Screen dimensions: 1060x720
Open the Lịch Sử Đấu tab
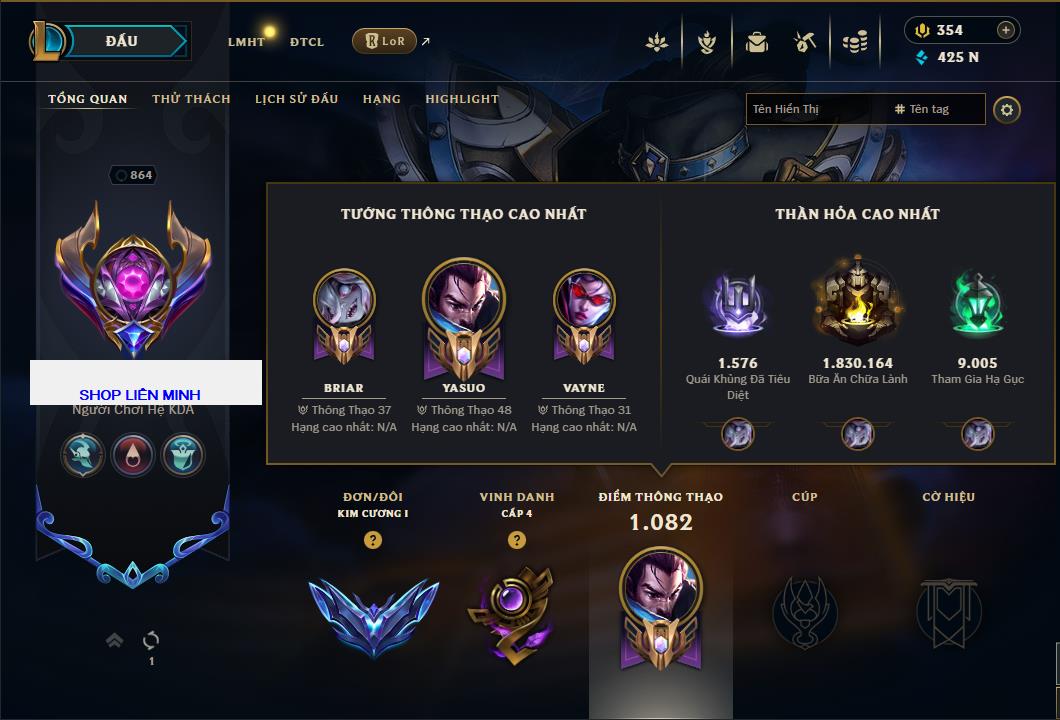click(296, 99)
